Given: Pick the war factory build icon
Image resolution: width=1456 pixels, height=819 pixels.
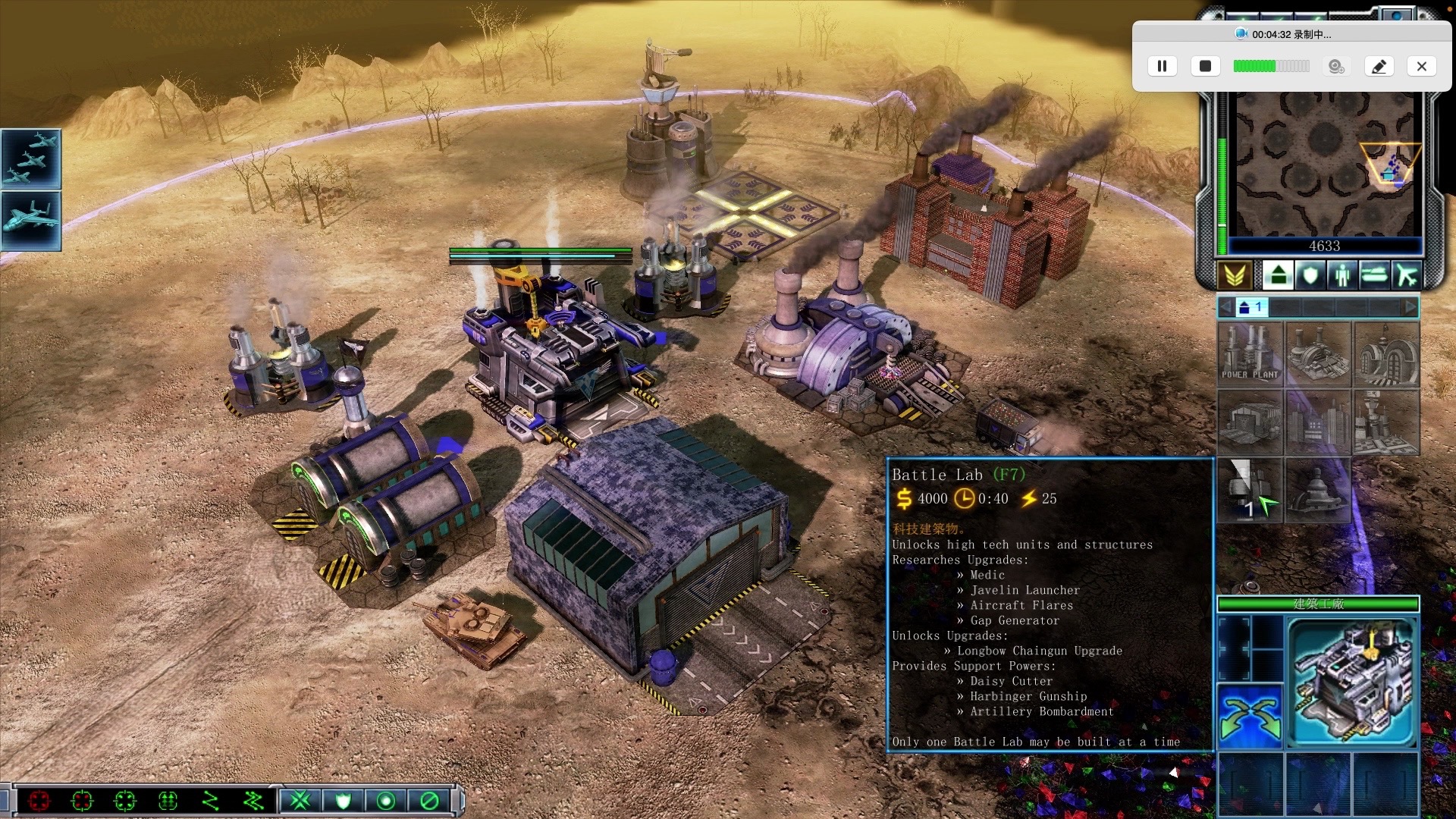Looking at the screenshot, I should (1250, 422).
